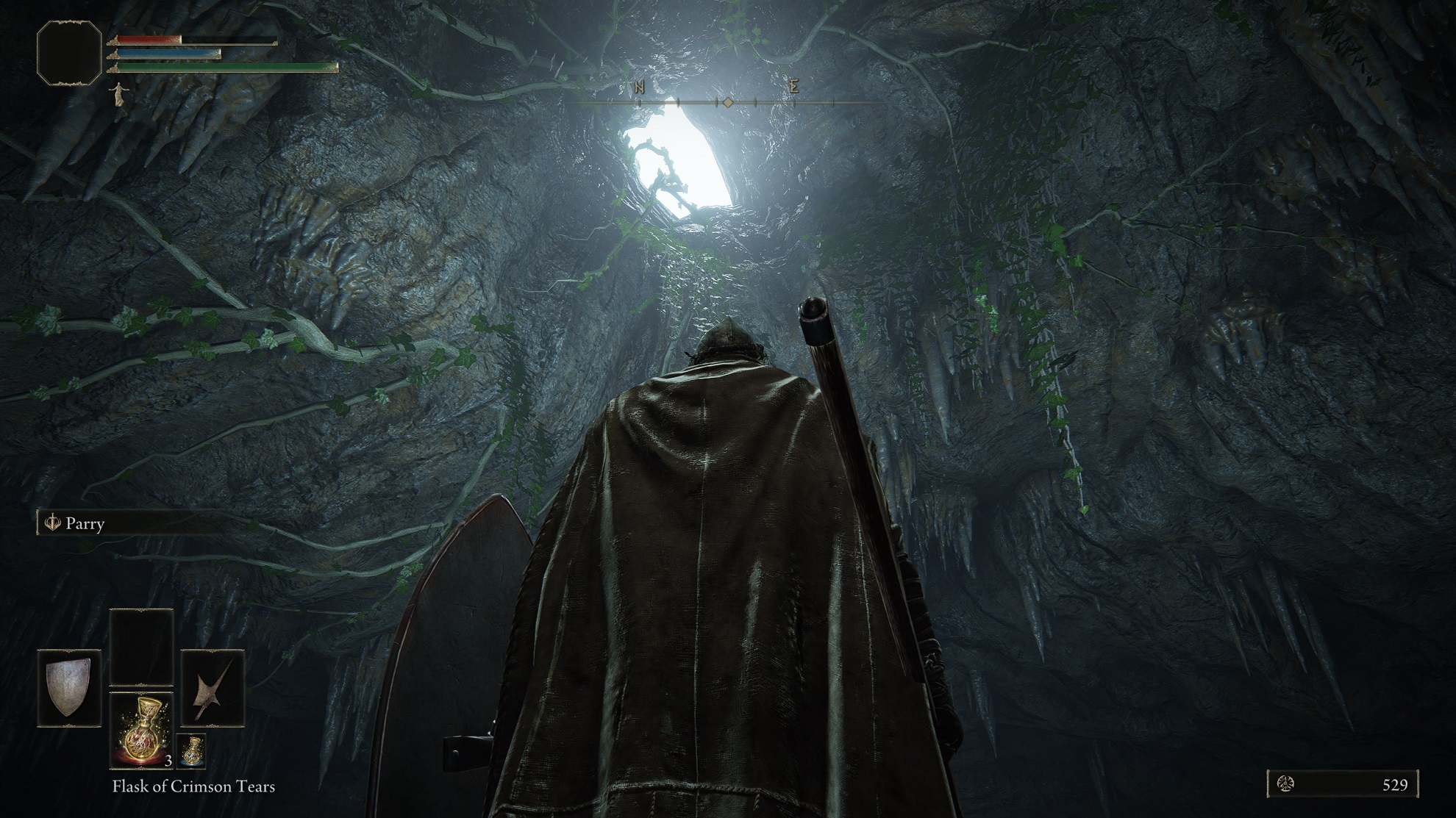This screenshot has width=1456, height=818.
Task: Use the Flask of Crimson Tears slot
Action: tap(141, 729)
